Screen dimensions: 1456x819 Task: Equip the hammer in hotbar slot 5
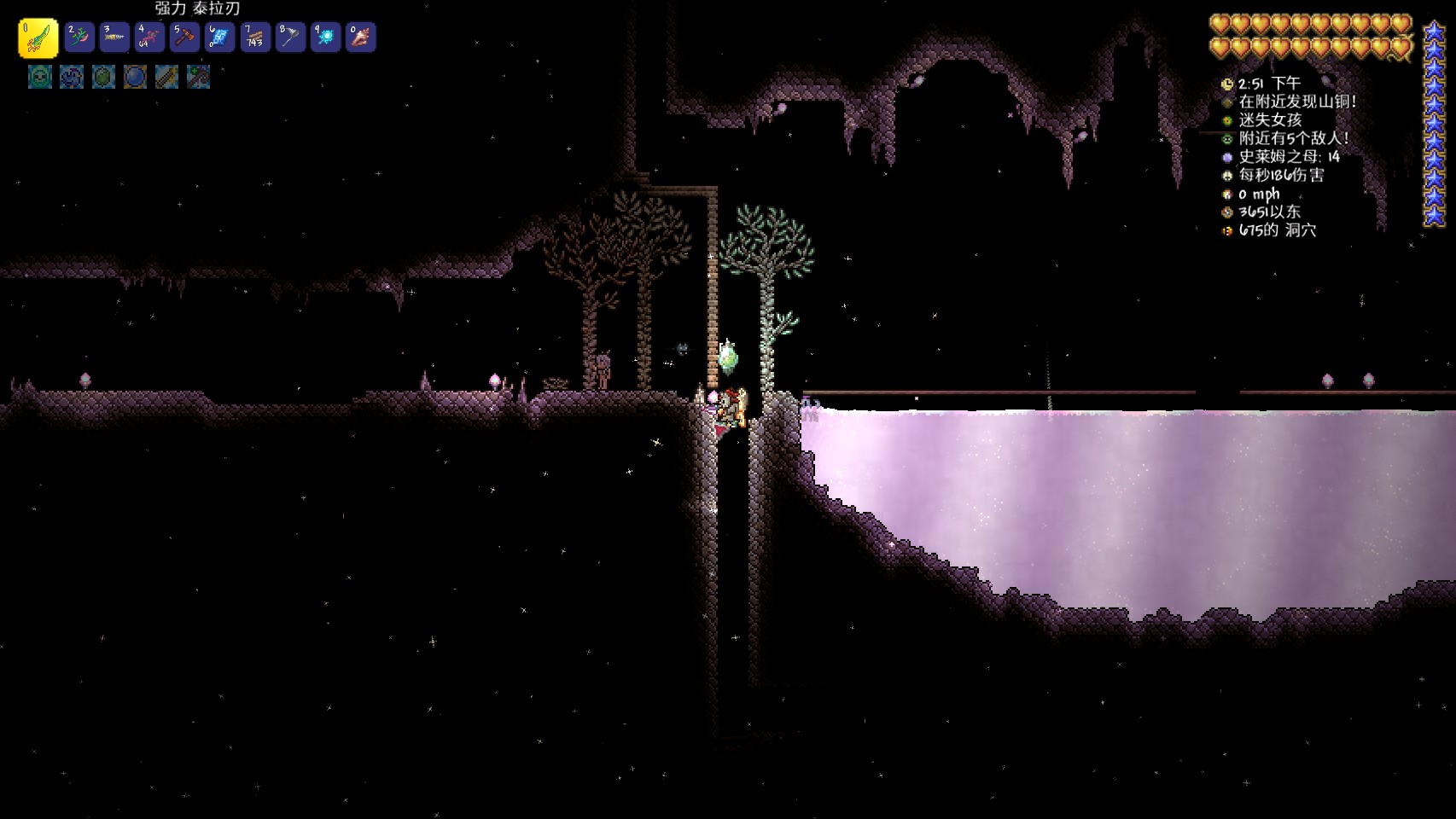(184, 38)
